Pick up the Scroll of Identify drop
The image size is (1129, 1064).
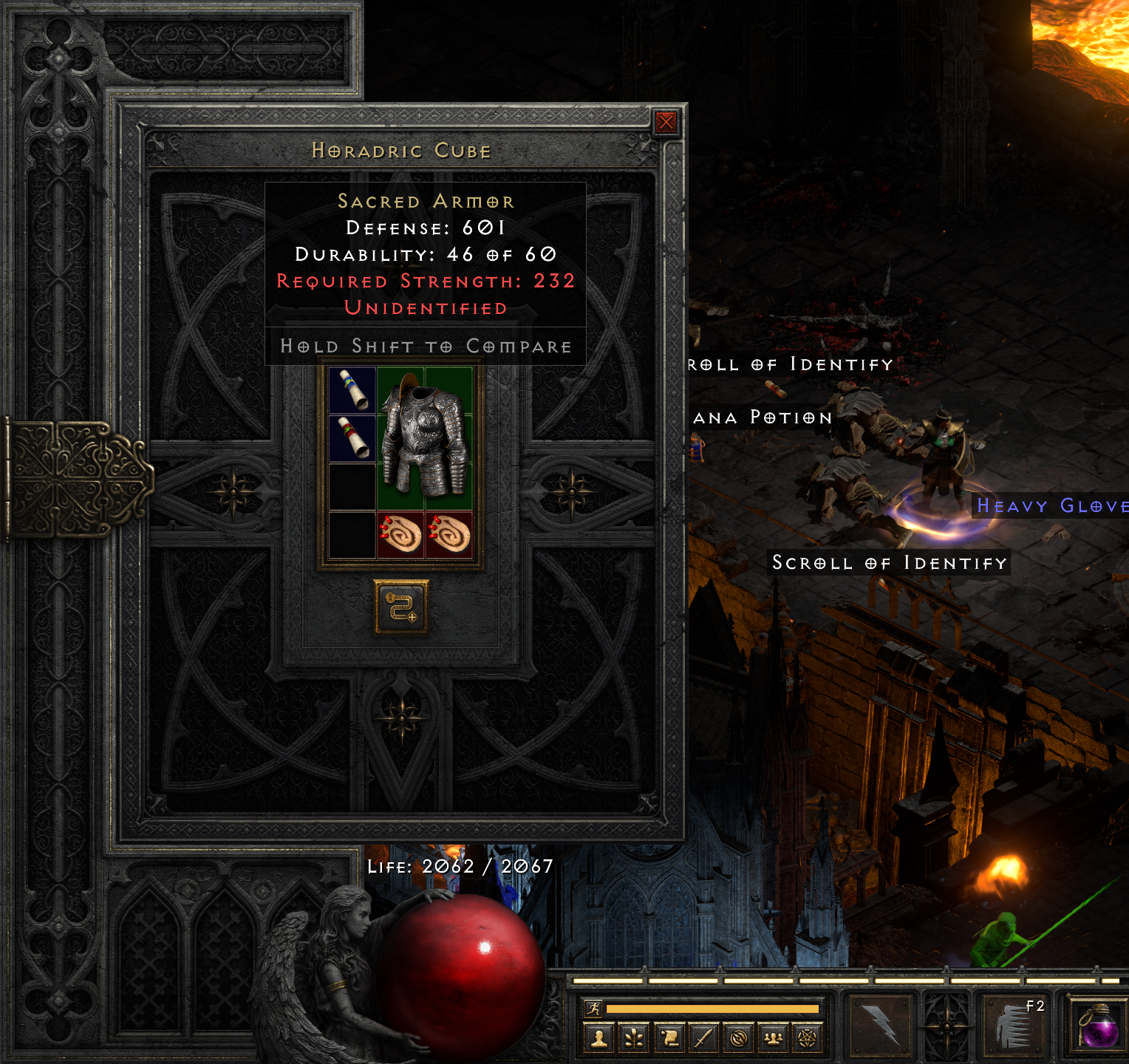point(889,563)
